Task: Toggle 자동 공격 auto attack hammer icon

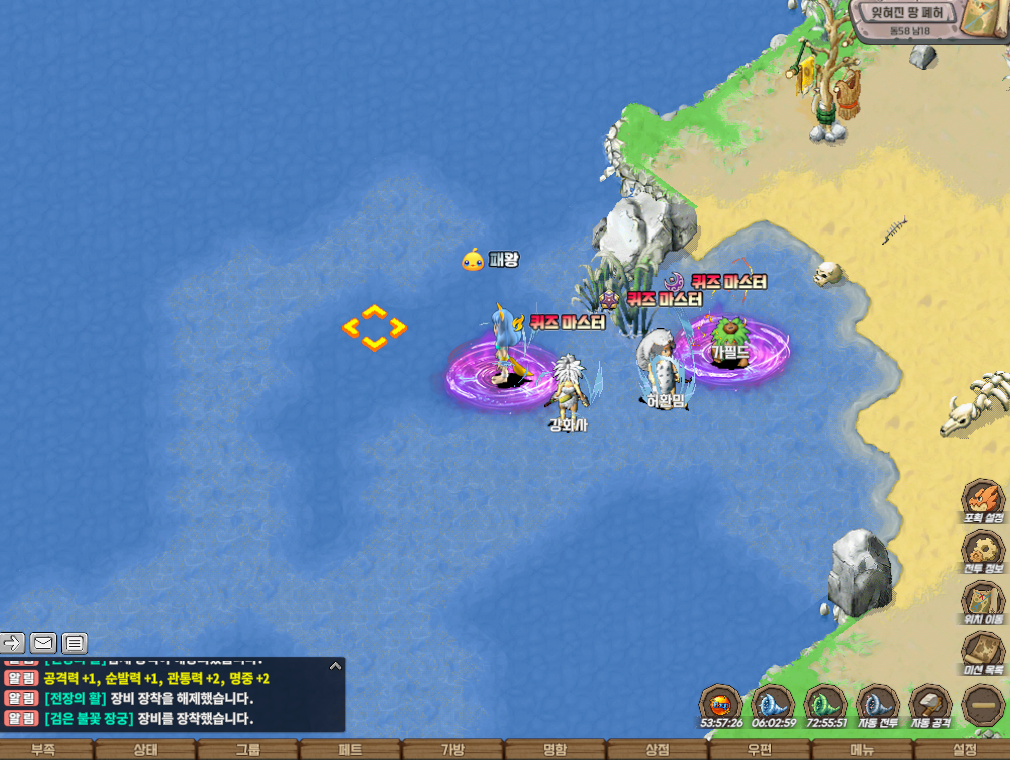Action: point(930,704)
